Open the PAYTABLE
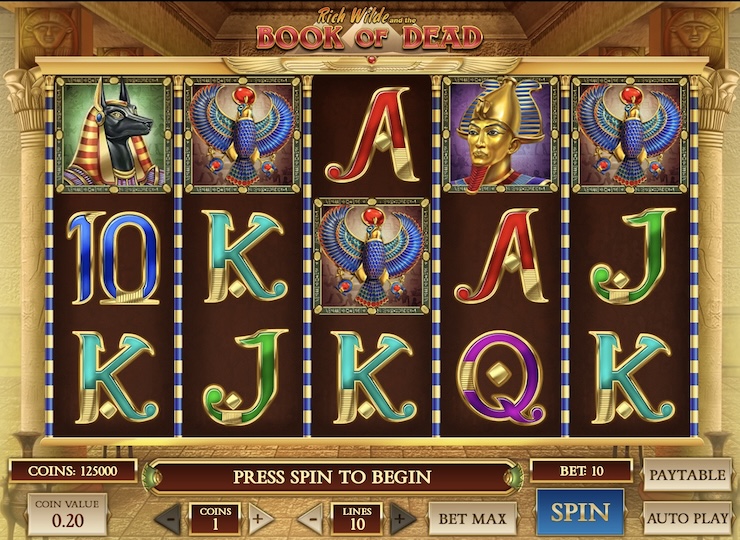The height and width of the screenshot is (540, 740). pos(687,474)
